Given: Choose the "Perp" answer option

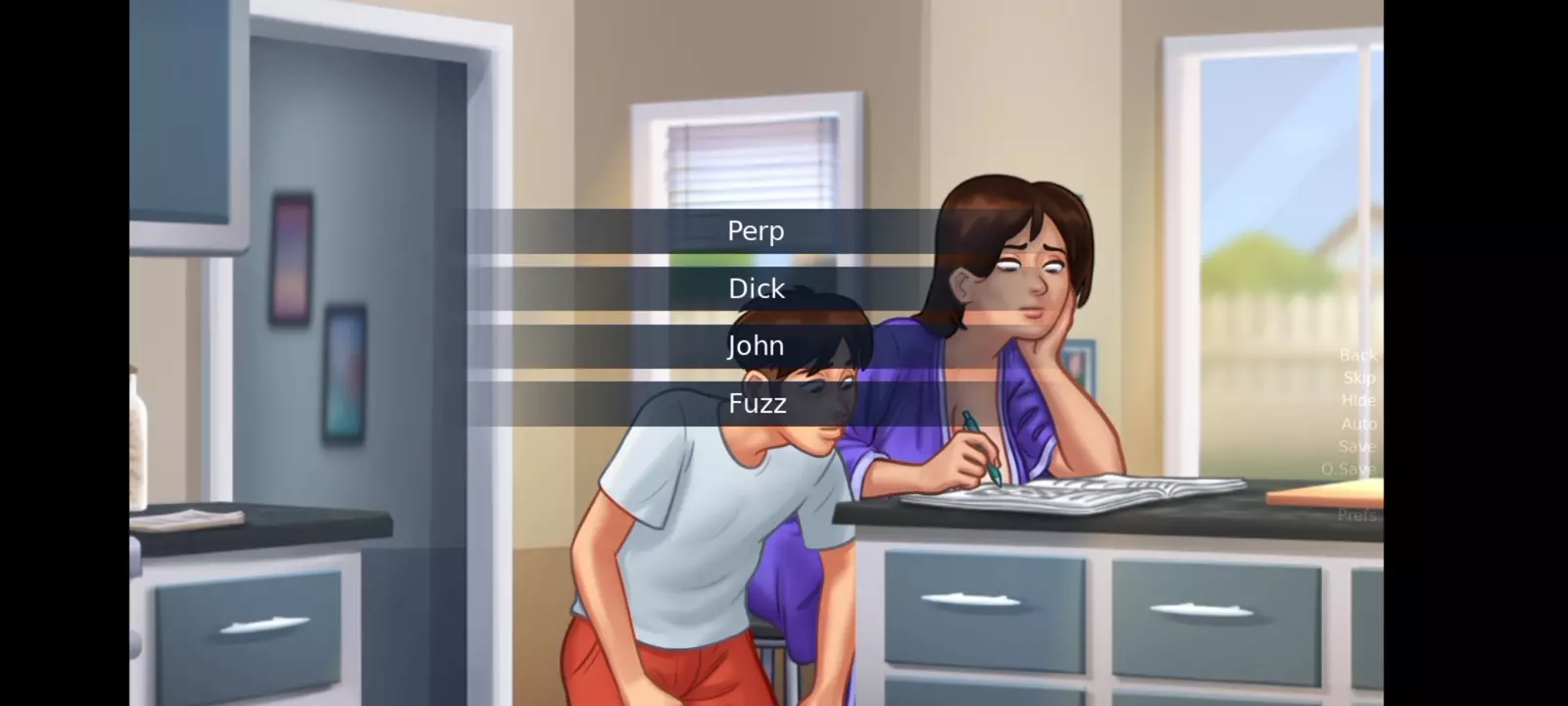Looking at the screenshot, I should pyautogui.click(x=756, y=231).
